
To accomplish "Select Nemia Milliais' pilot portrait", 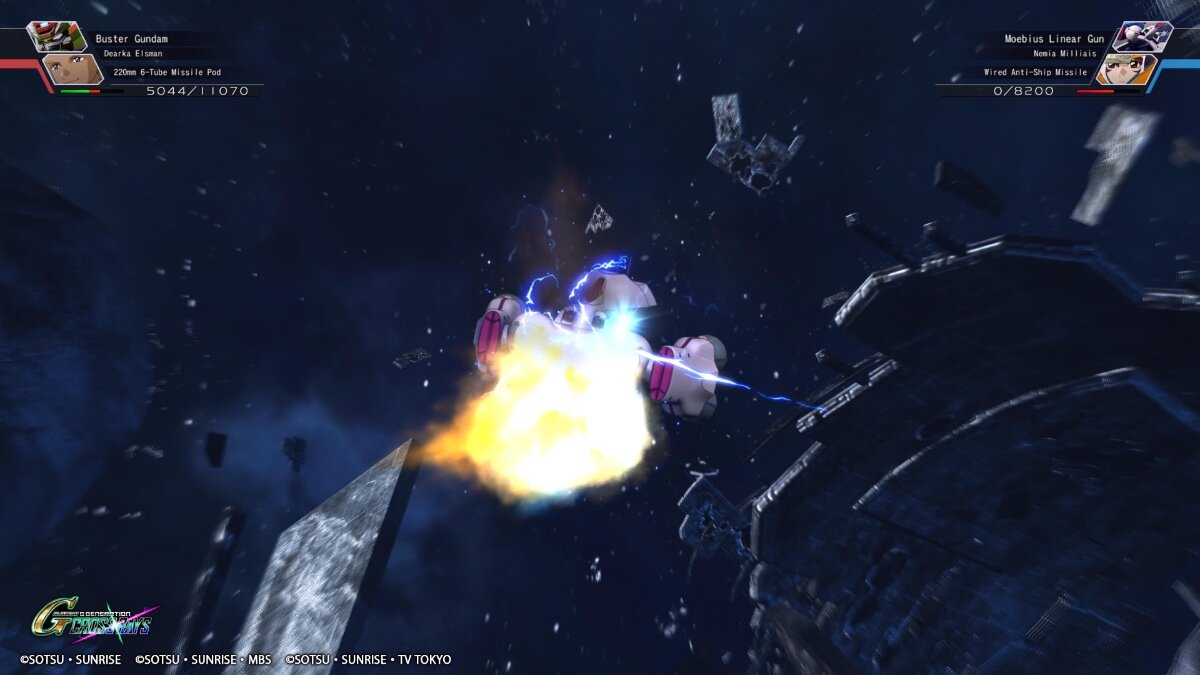I will pyautogui.click(x=1127, y=69).
